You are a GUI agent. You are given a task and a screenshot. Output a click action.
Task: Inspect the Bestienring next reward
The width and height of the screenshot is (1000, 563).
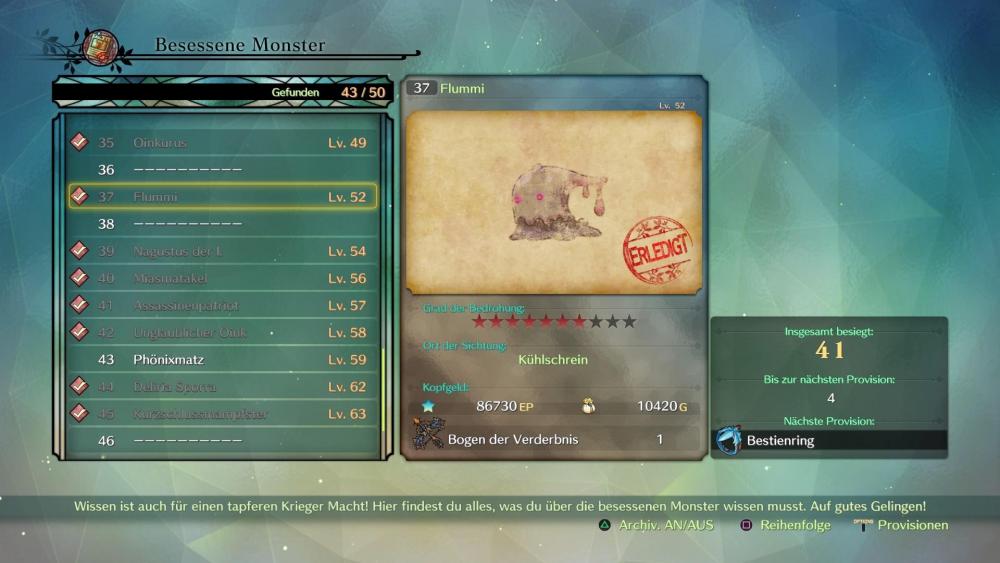tap(829, 440)
